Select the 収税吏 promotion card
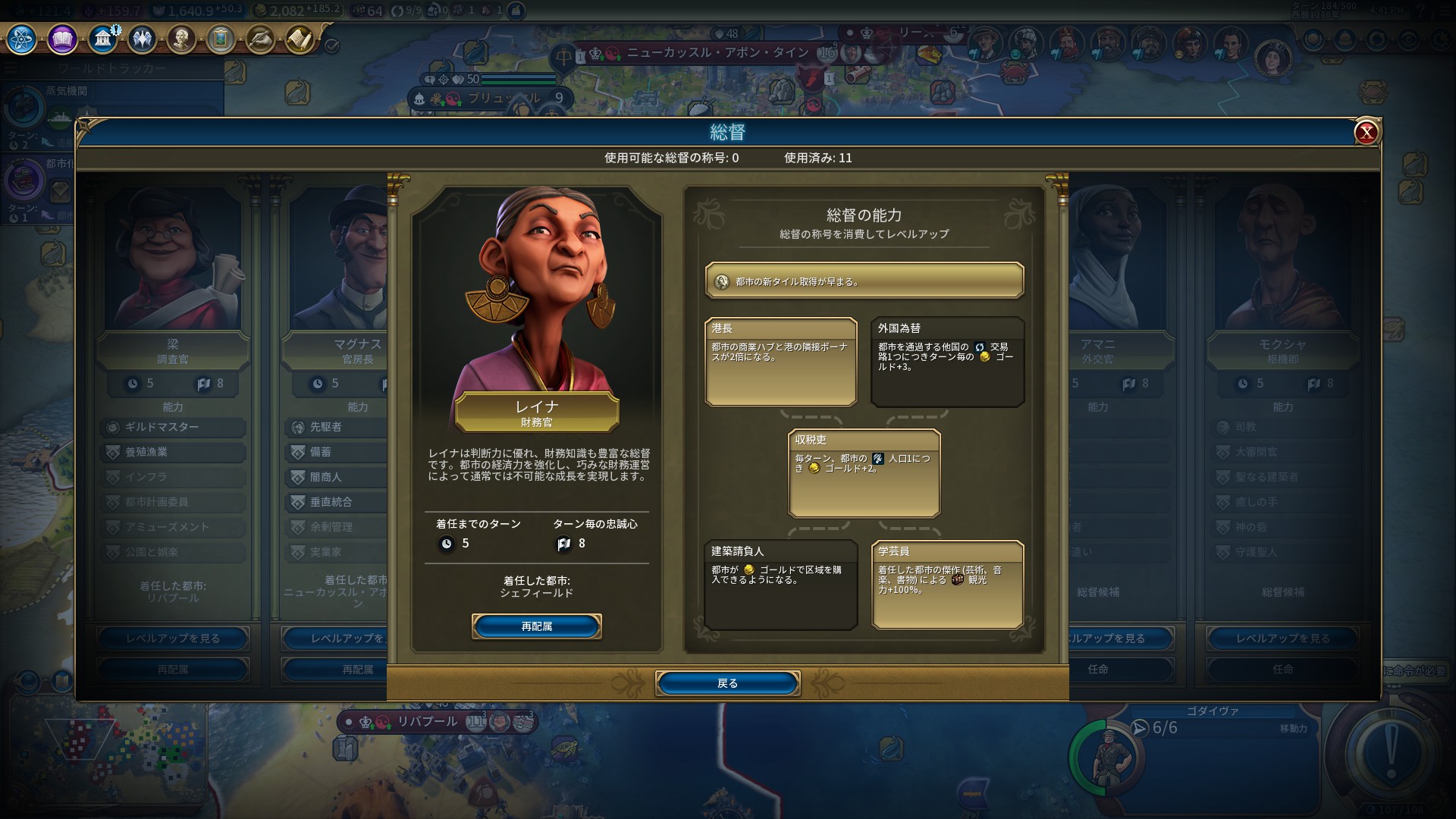Screen dimensions: 1456x819 [x=864, y=473]
